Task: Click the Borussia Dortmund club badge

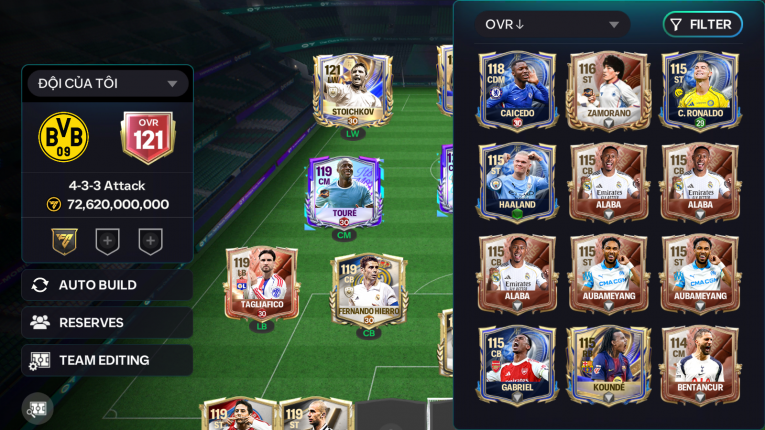Action: tap(64, 137)
